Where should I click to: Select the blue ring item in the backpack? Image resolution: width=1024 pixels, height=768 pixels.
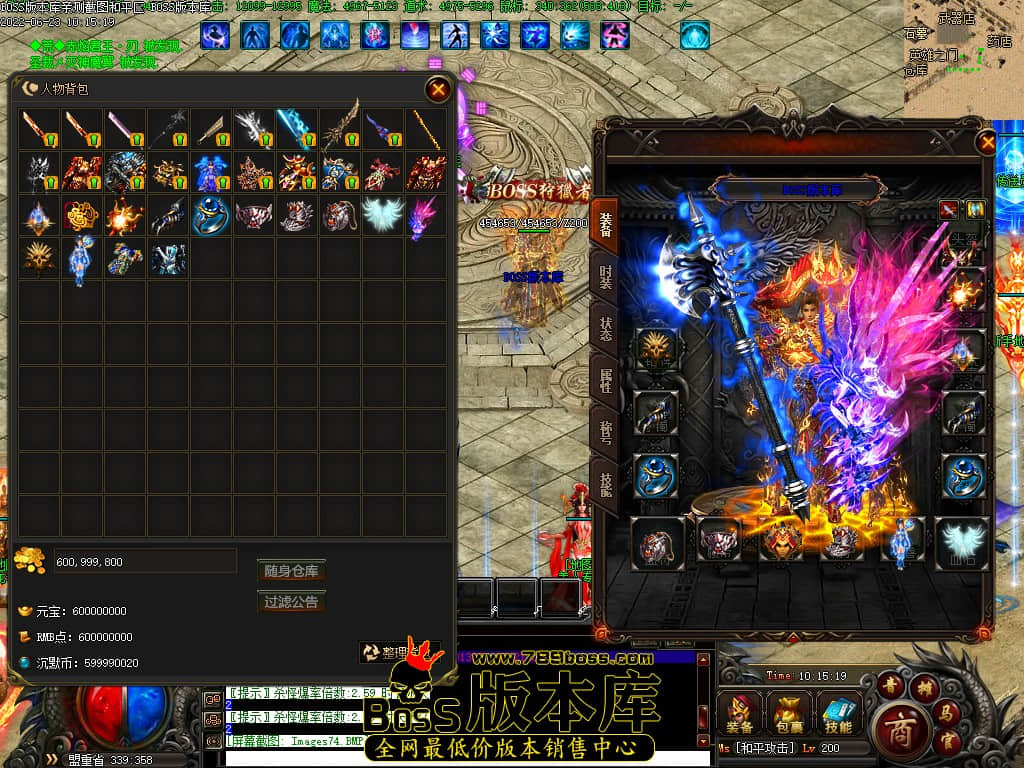click(210, 215)
